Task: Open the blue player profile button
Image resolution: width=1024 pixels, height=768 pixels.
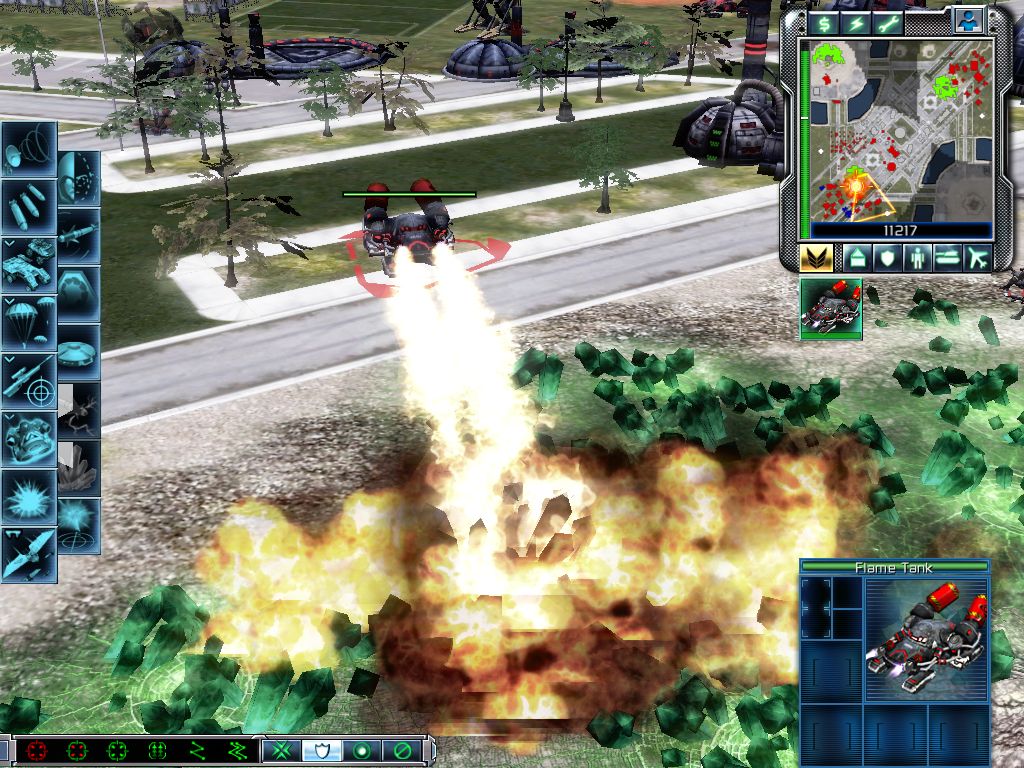Action: pos(968,20)
